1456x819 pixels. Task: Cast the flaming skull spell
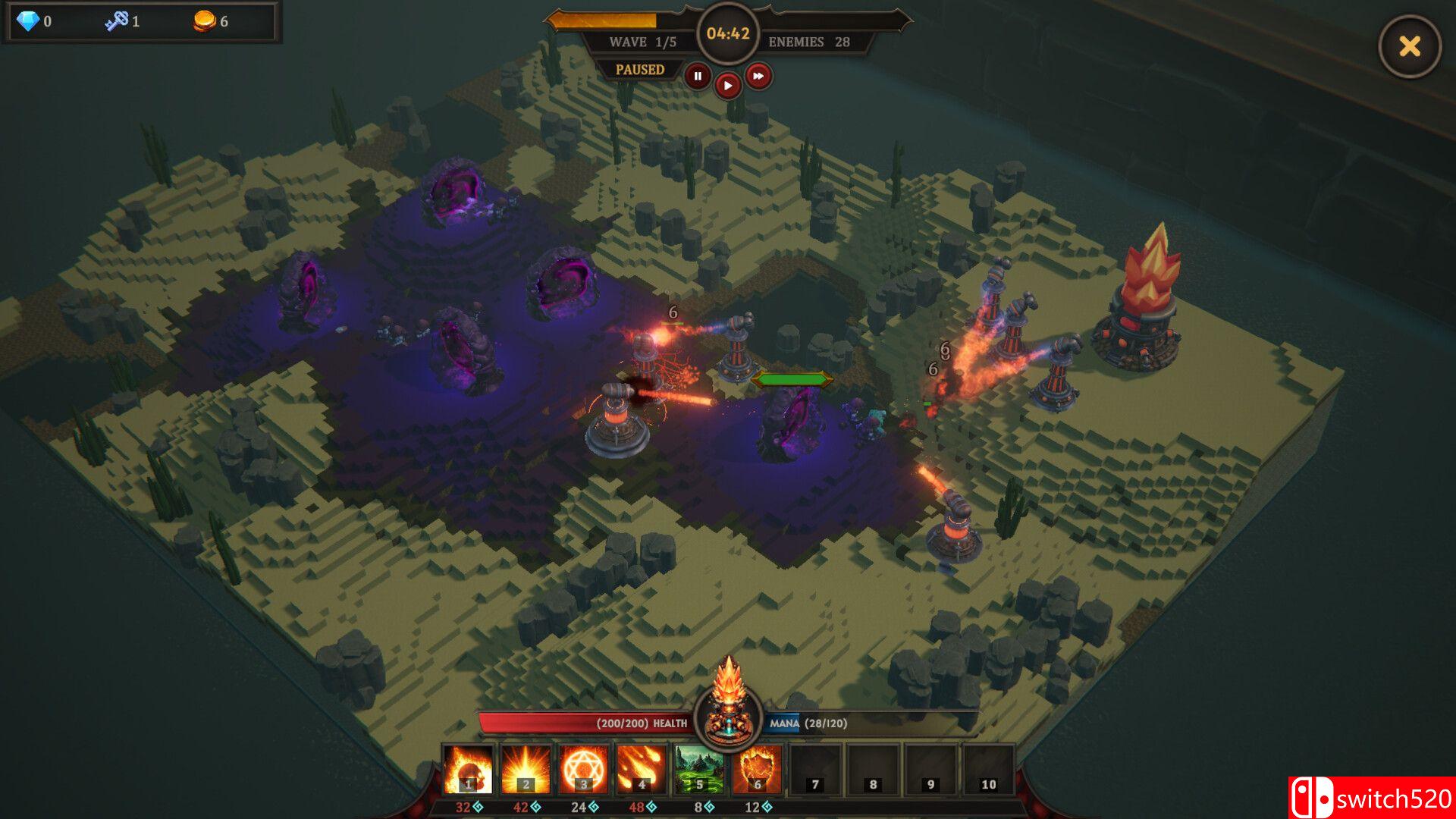pyautogui.click(x=468, y=769)
